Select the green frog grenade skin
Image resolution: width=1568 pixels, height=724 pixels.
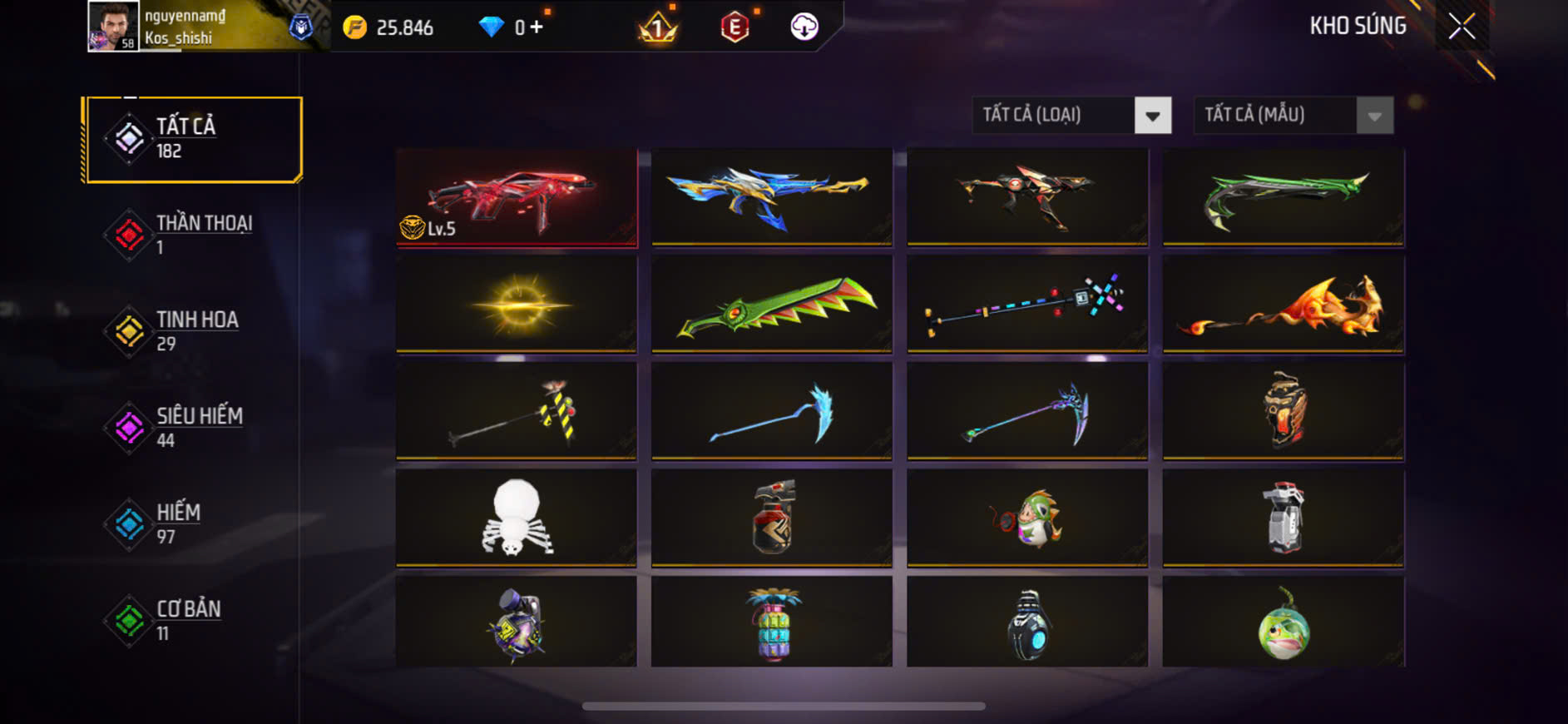point(1283,622)
